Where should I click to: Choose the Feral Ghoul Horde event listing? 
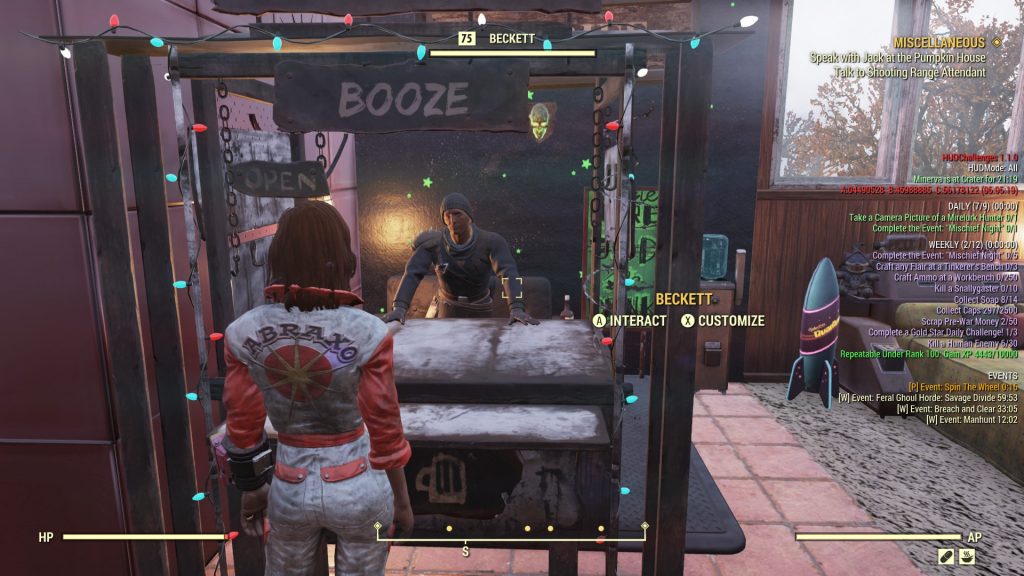(x=928, y=398)
